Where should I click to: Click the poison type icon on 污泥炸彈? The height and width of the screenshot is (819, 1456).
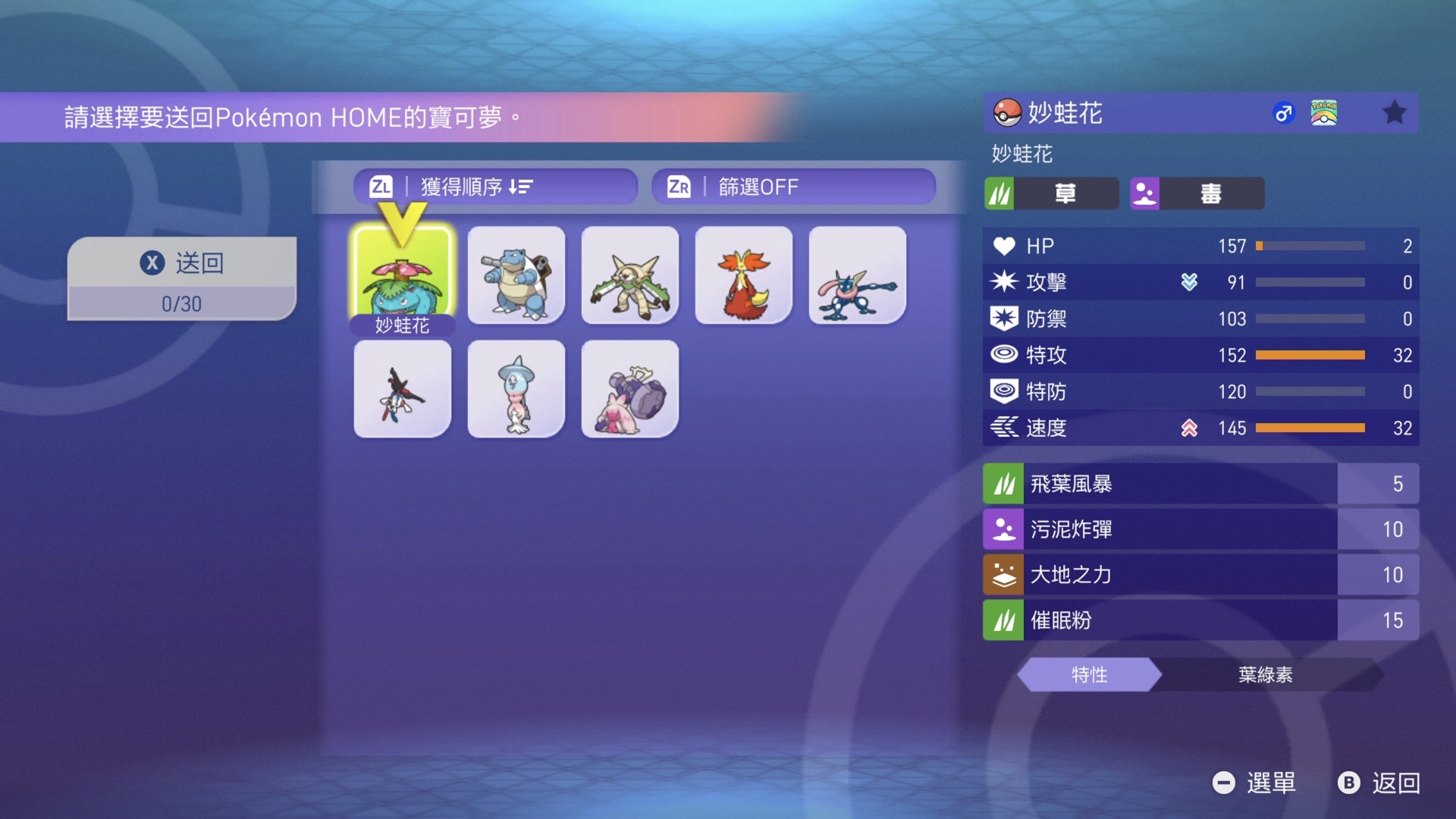1003,529
